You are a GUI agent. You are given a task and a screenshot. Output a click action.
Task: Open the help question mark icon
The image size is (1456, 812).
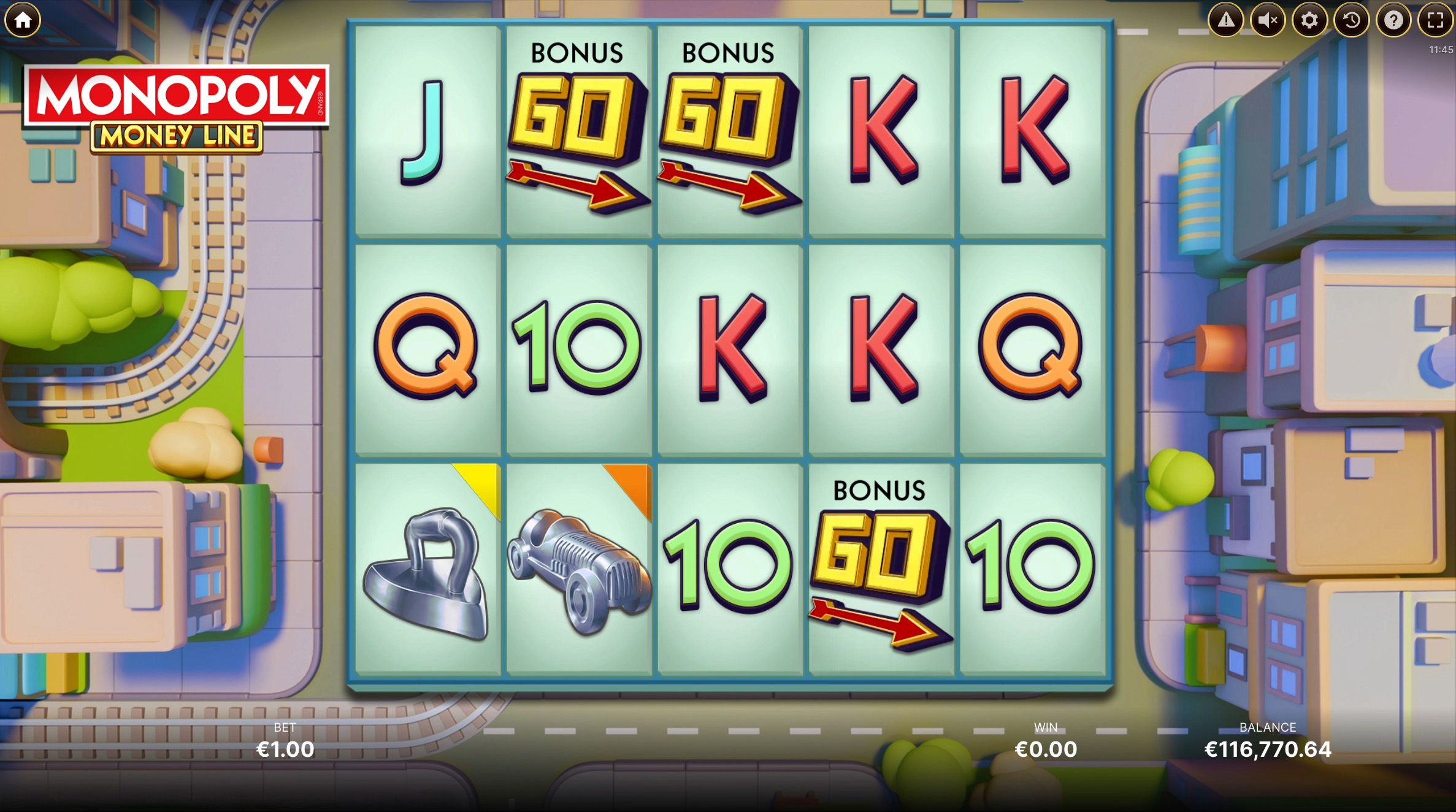[x=1392, y=20]
